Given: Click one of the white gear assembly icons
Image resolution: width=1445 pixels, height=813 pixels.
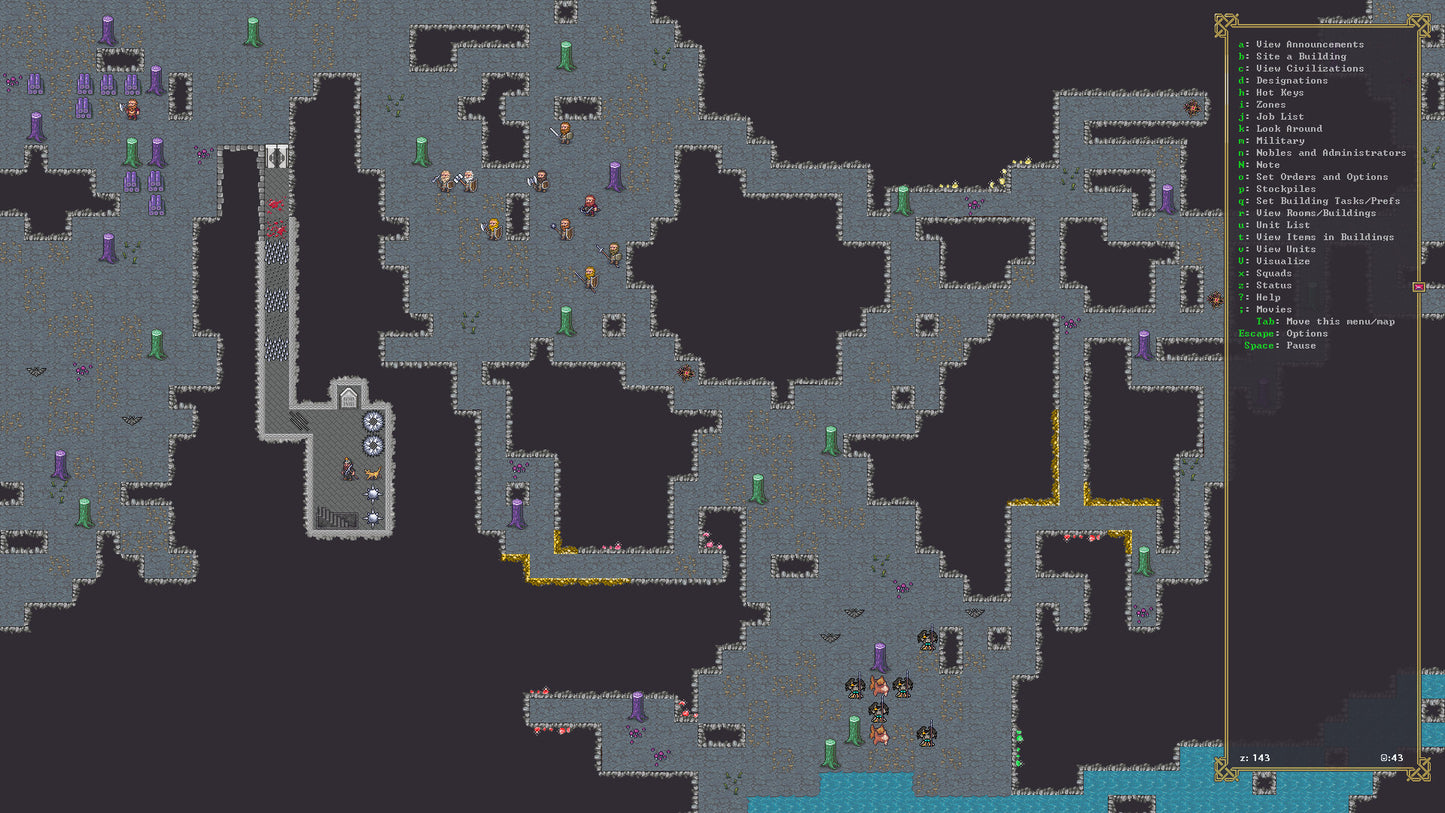Looking at the screenshot, I should (x=371, y=422).
